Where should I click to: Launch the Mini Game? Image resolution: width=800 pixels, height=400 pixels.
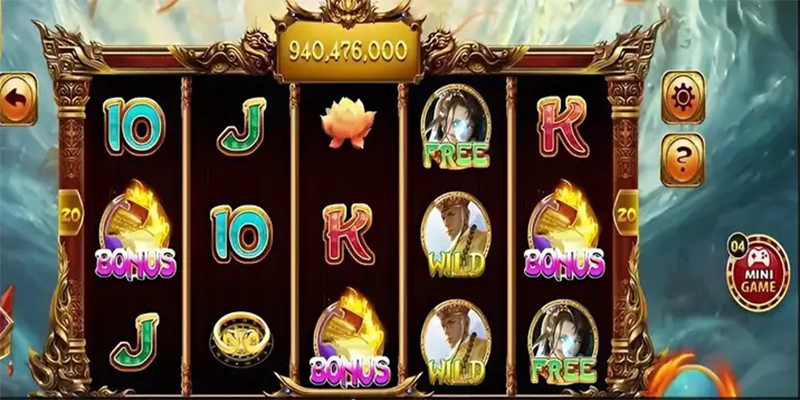[759, 272]
